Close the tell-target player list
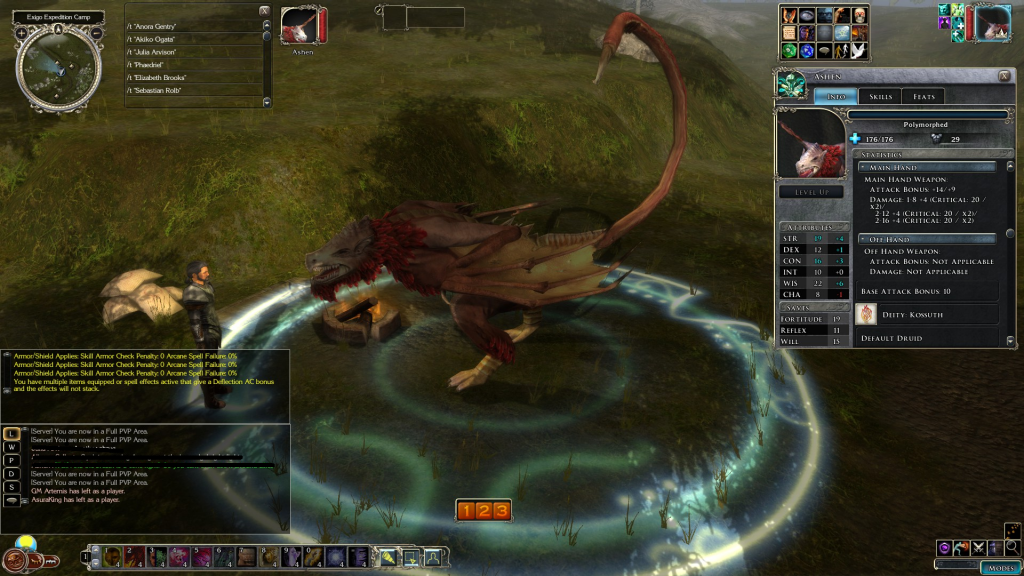 (263, 11)
